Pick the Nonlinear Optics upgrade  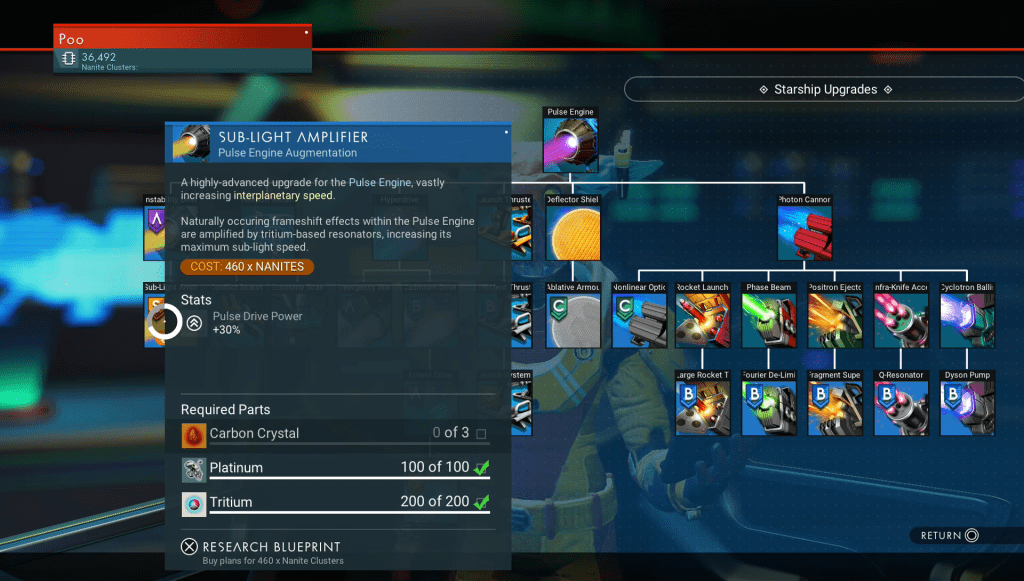(x=639, y=320)
